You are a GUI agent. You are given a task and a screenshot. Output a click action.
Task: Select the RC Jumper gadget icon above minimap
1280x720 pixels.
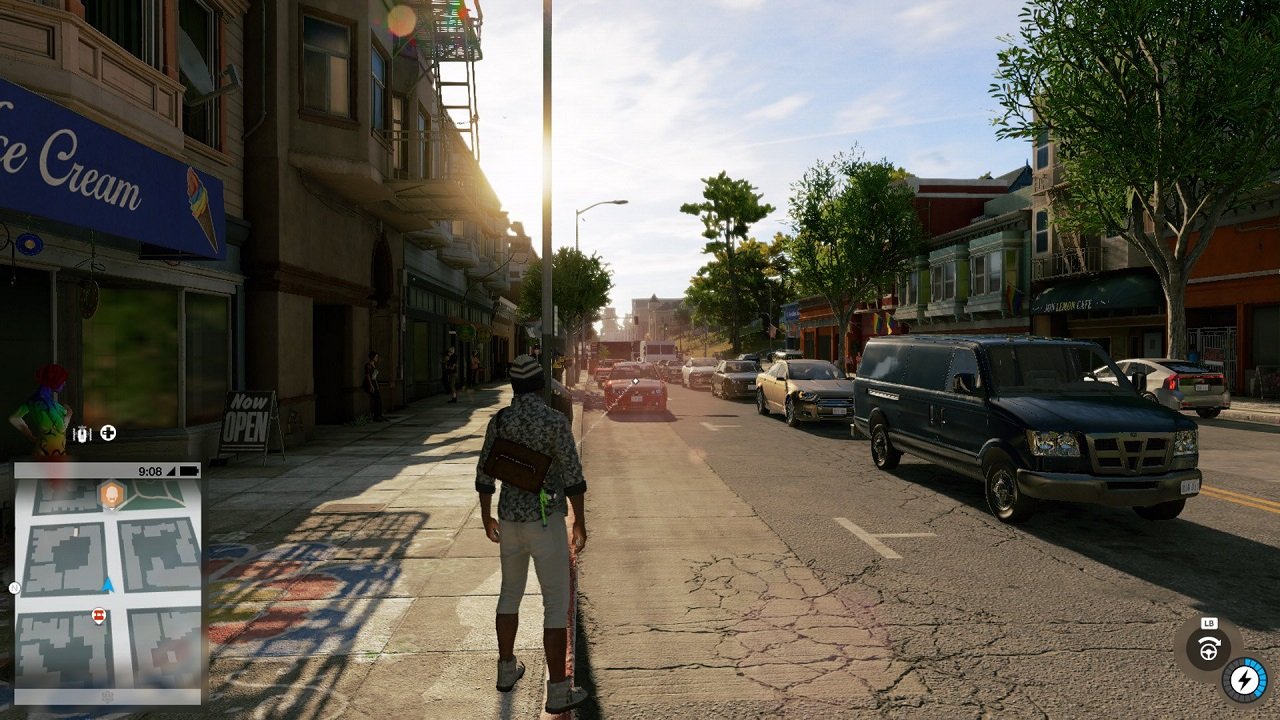(82, 432)
